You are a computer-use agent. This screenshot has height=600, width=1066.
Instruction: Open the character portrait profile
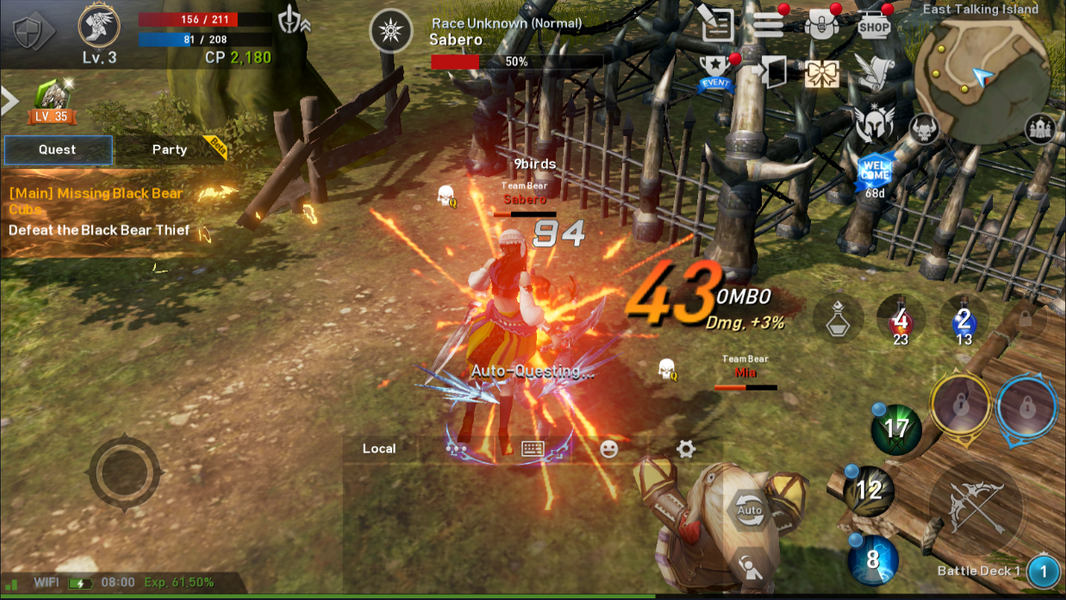point(99,28)
